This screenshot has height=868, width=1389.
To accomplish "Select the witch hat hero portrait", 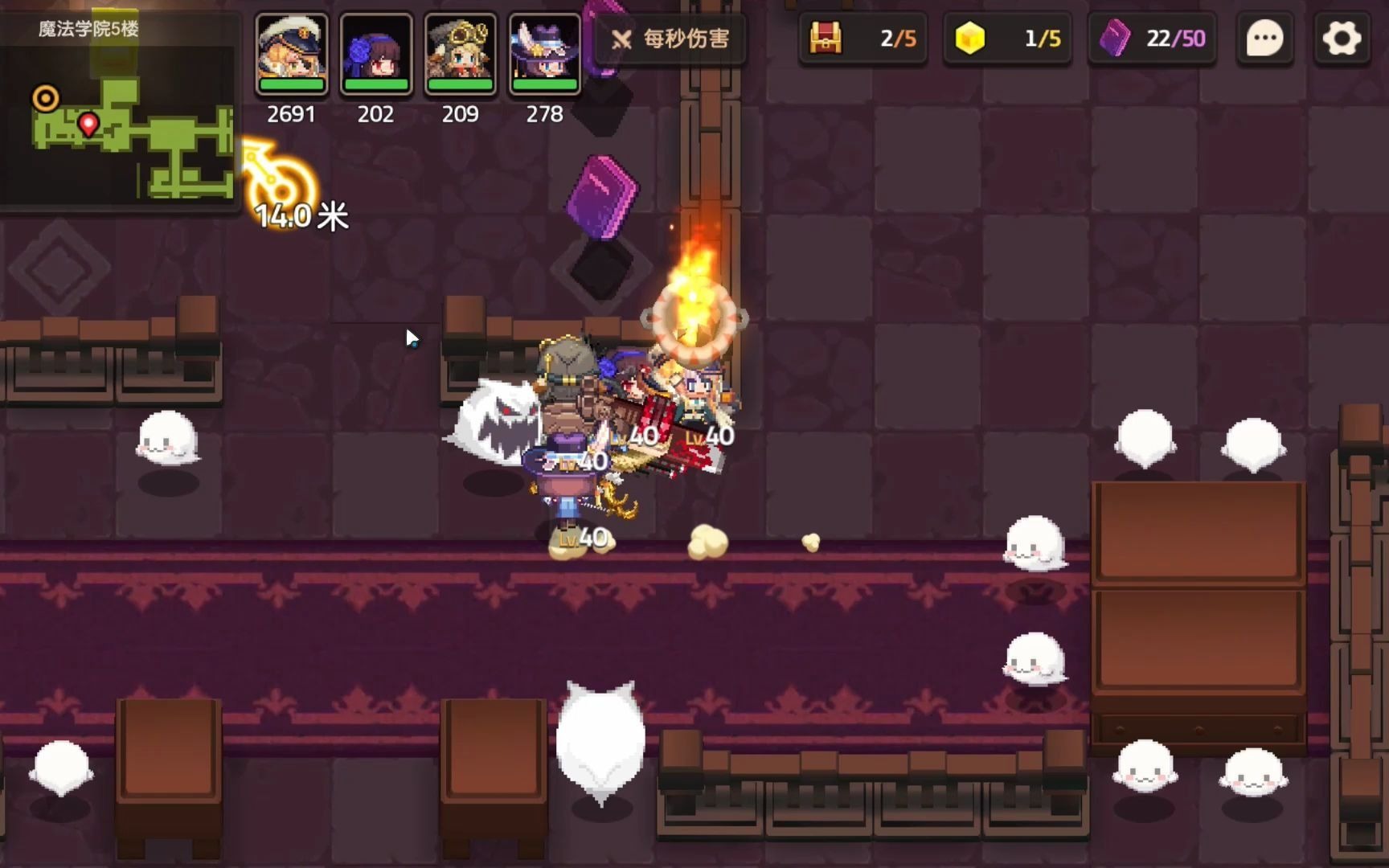I will (x=545, y=53).
